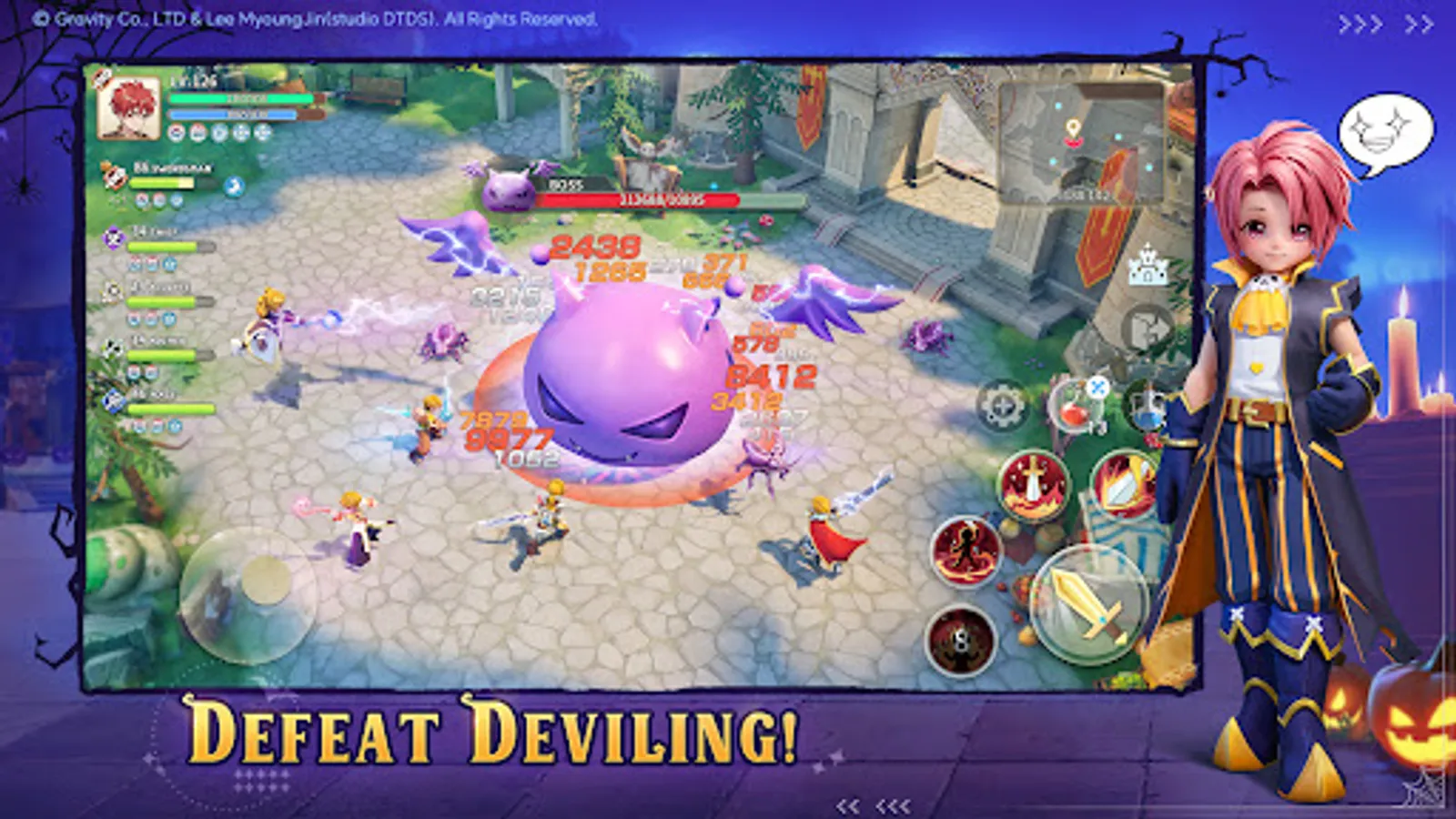
Task: Drink the red HP potion
Action: pyautogui.click(x=1074, y=414)
